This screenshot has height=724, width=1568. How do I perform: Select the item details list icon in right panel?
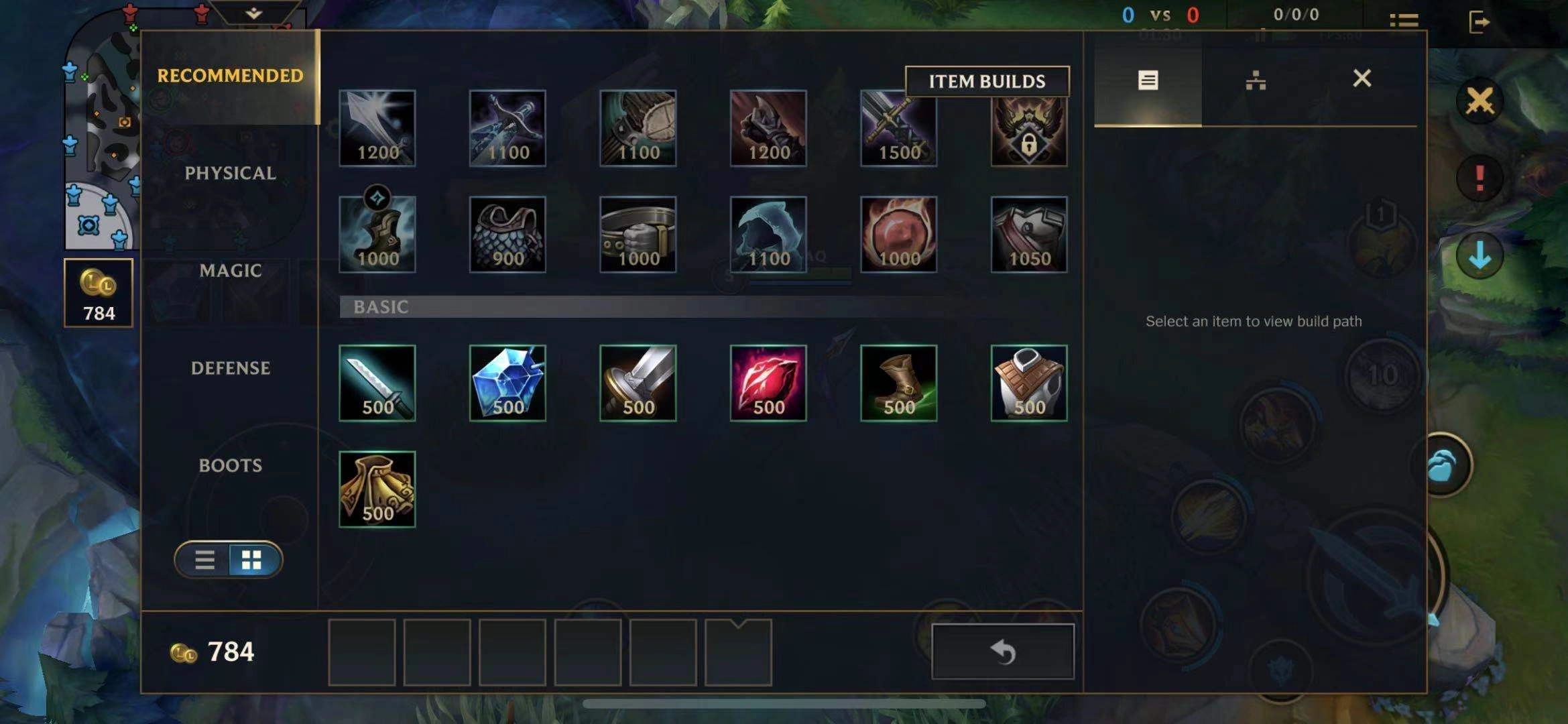[1148, 80]
